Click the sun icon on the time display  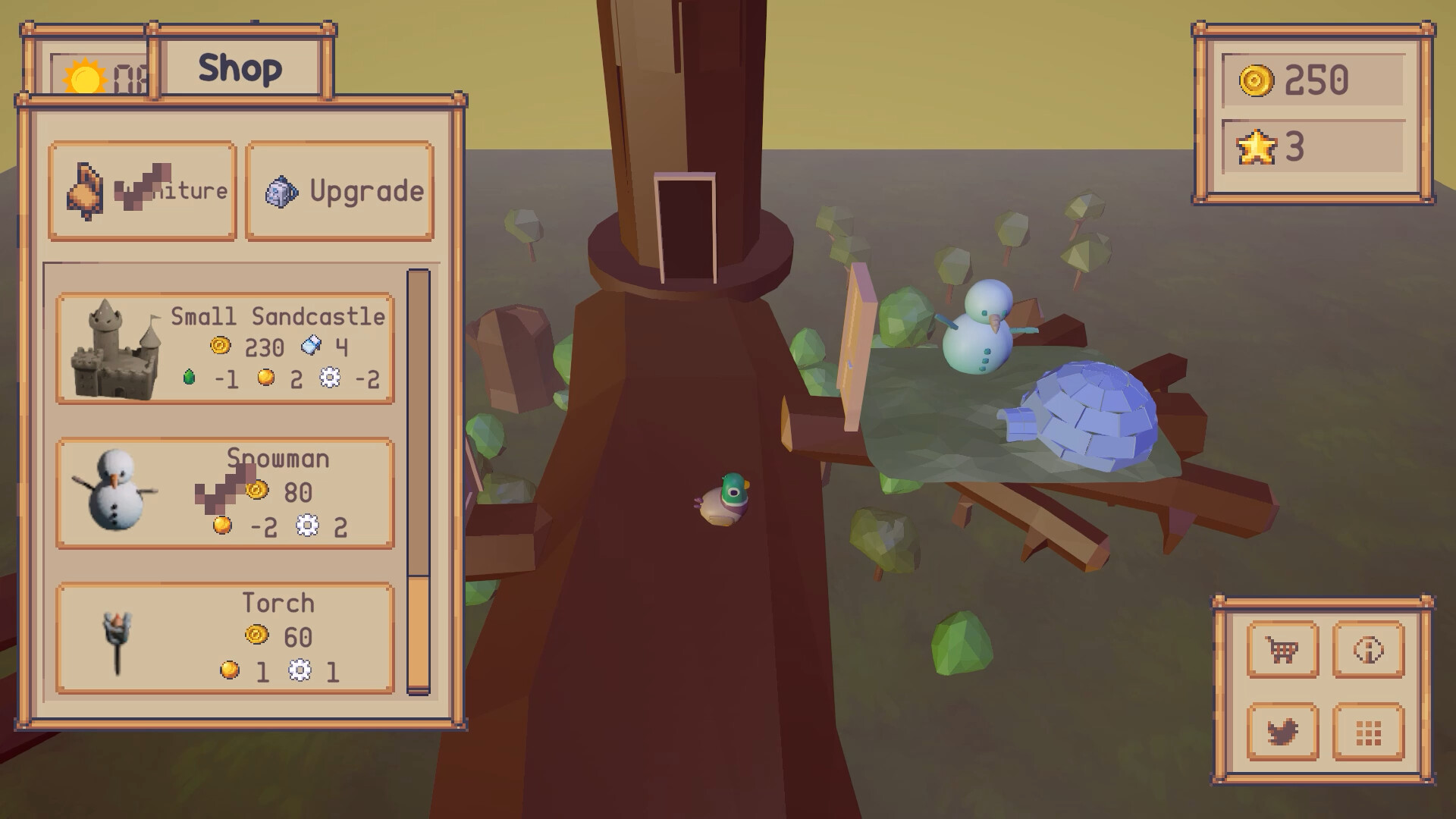(x=86, y=78)
